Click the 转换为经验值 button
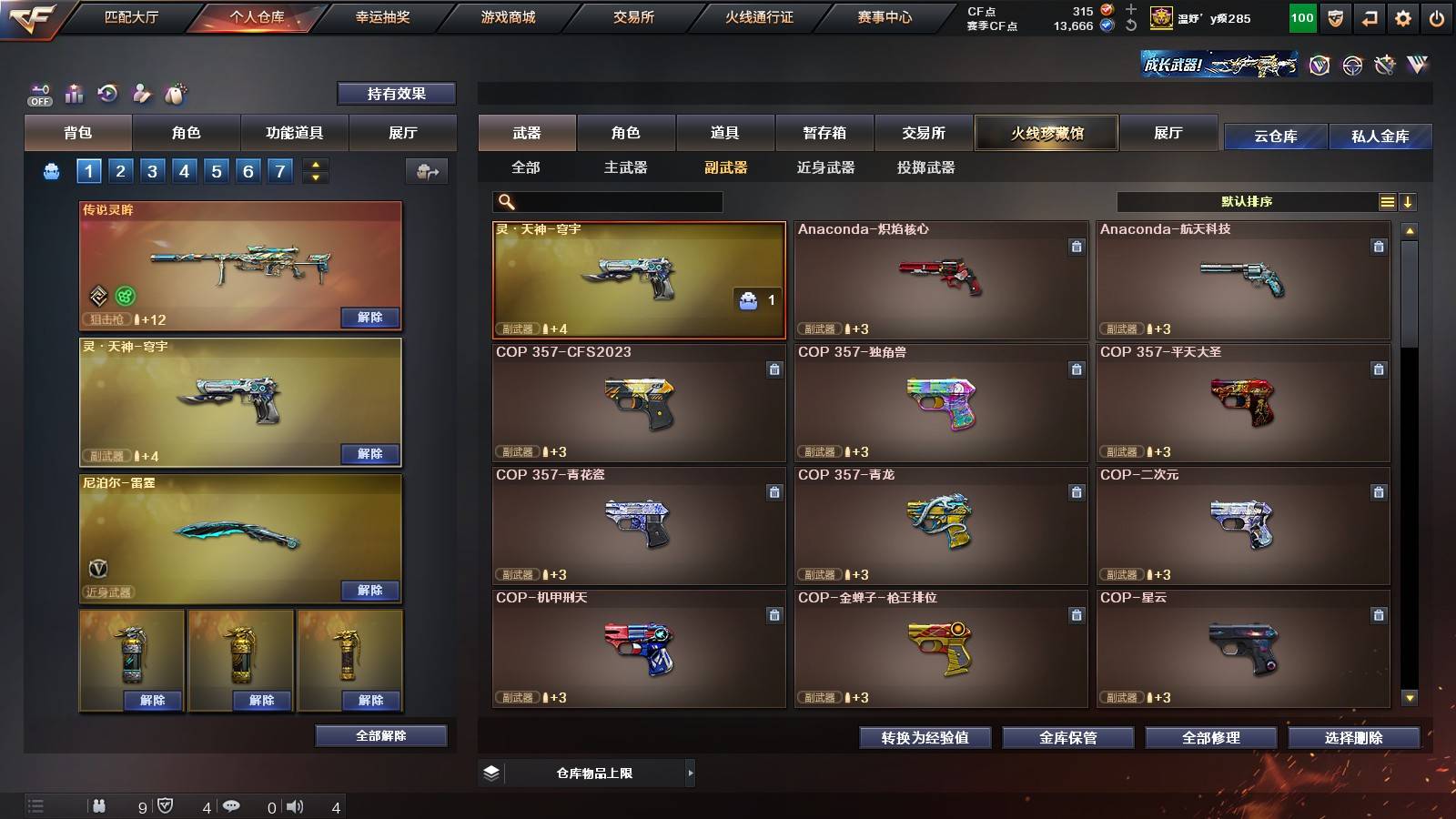 point(924,739)
